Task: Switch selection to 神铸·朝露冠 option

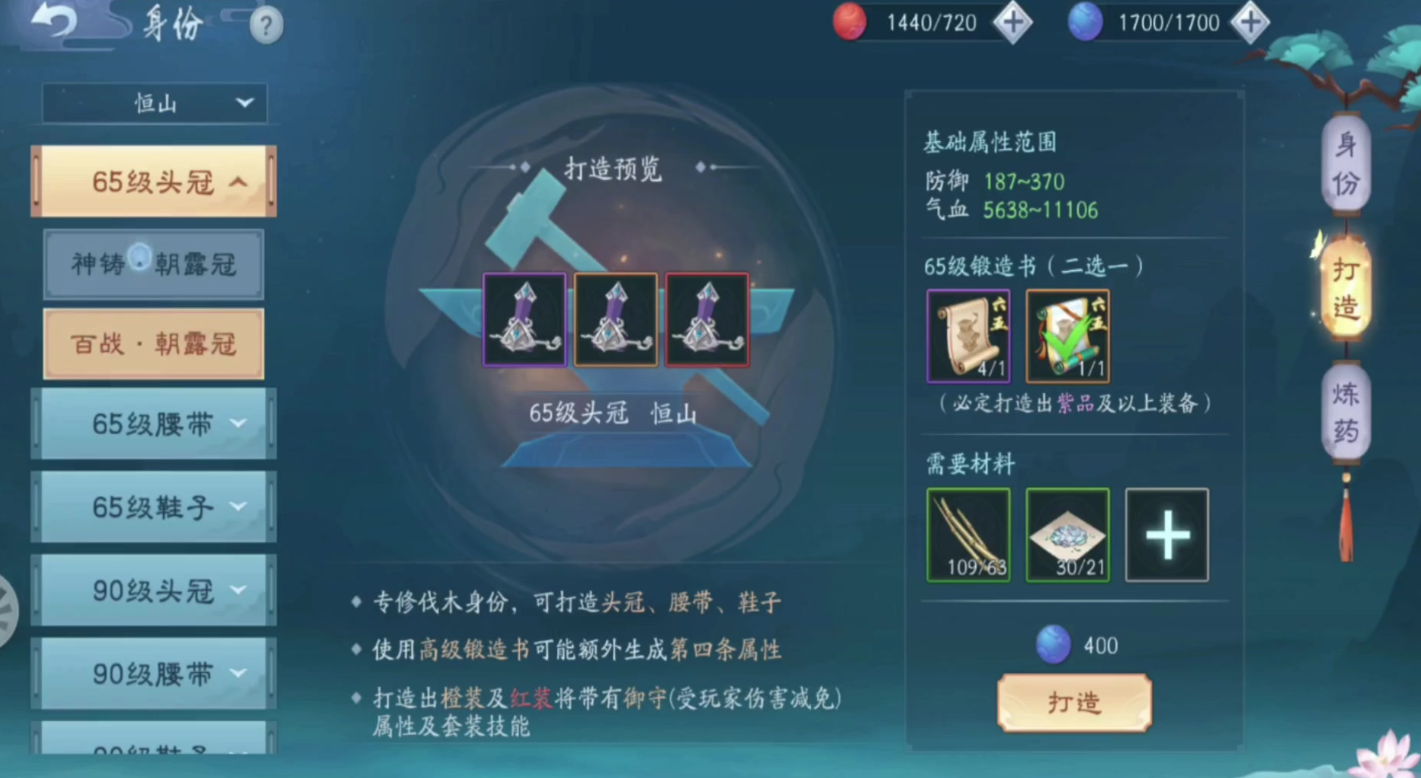Action: pyautogui.click(x=153, y=264)
